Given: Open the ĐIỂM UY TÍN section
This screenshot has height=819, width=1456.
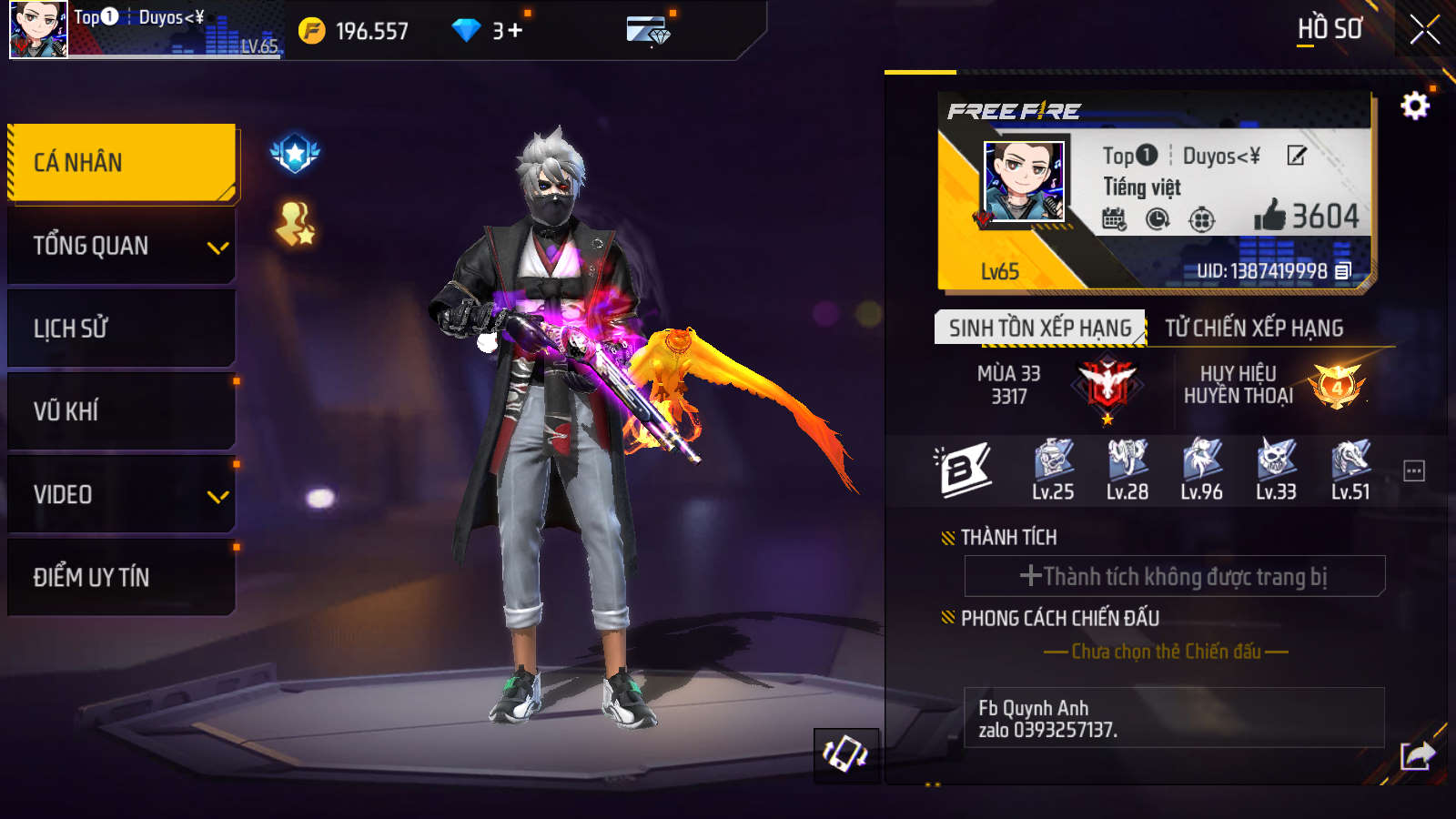Looking at the screenshot, I should click(x=122, y=577).
